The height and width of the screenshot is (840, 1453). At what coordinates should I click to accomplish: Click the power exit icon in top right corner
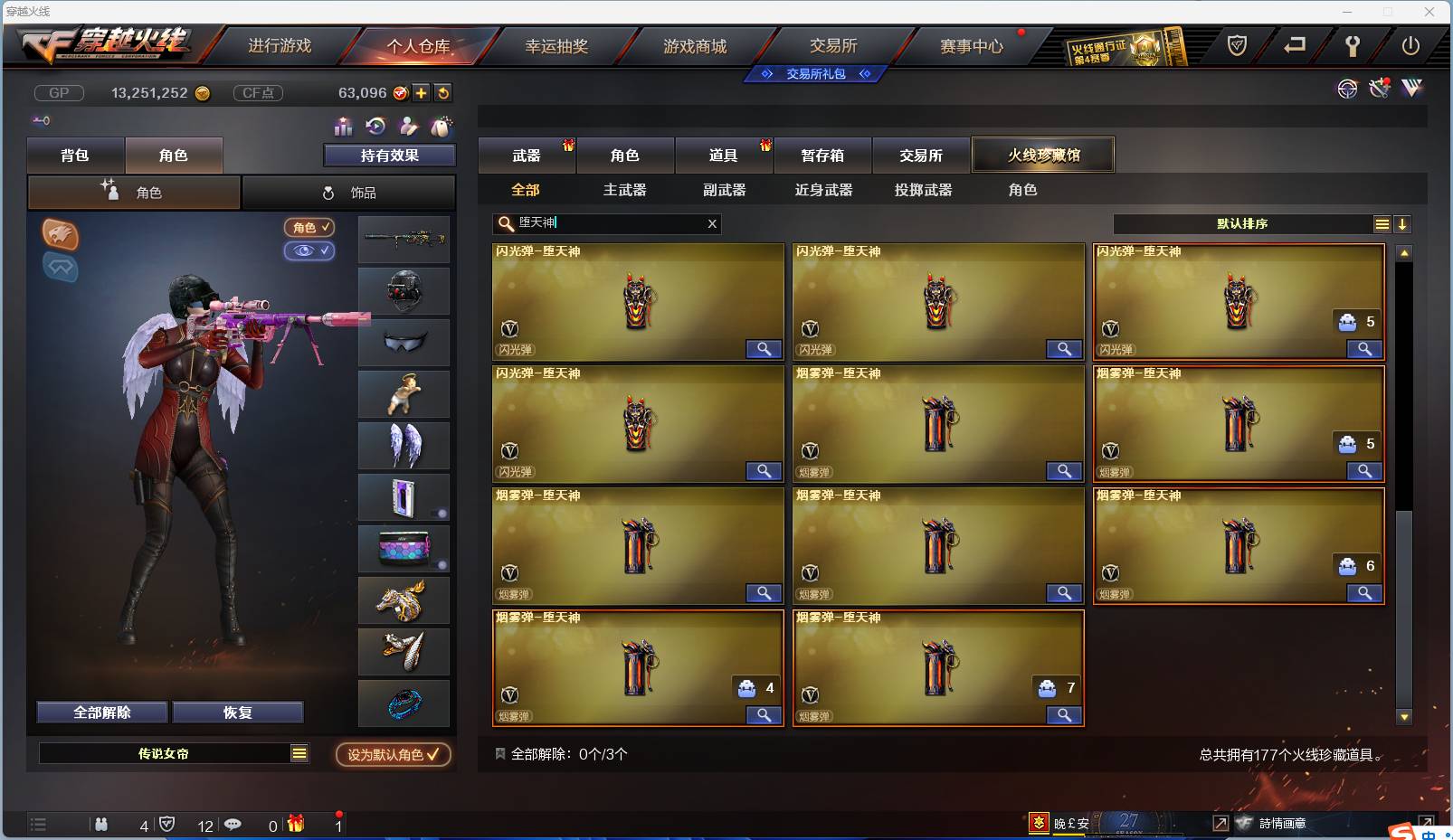tap(1410, 45)
